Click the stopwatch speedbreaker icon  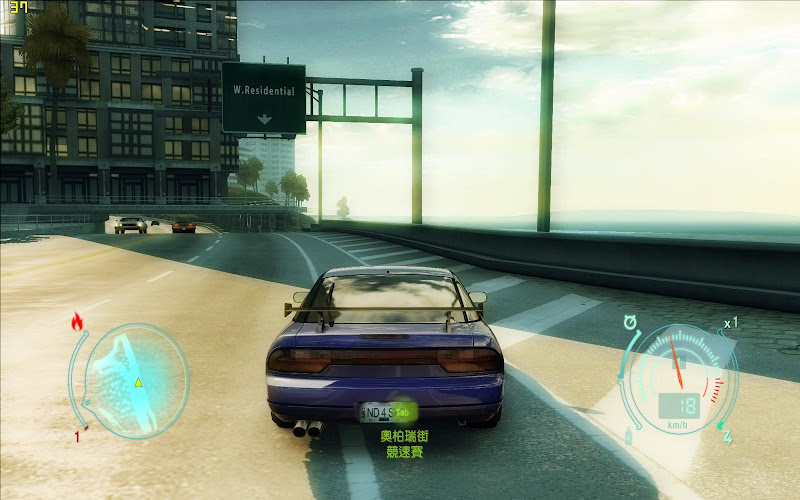point(630,322)
